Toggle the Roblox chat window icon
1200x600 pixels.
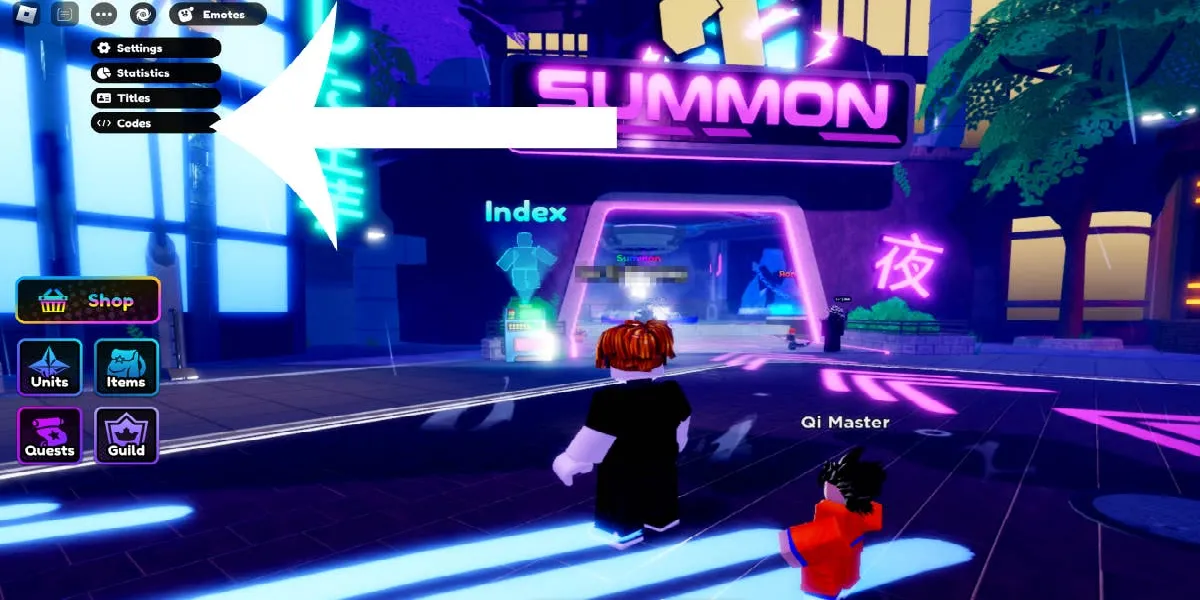click(65, 14)
